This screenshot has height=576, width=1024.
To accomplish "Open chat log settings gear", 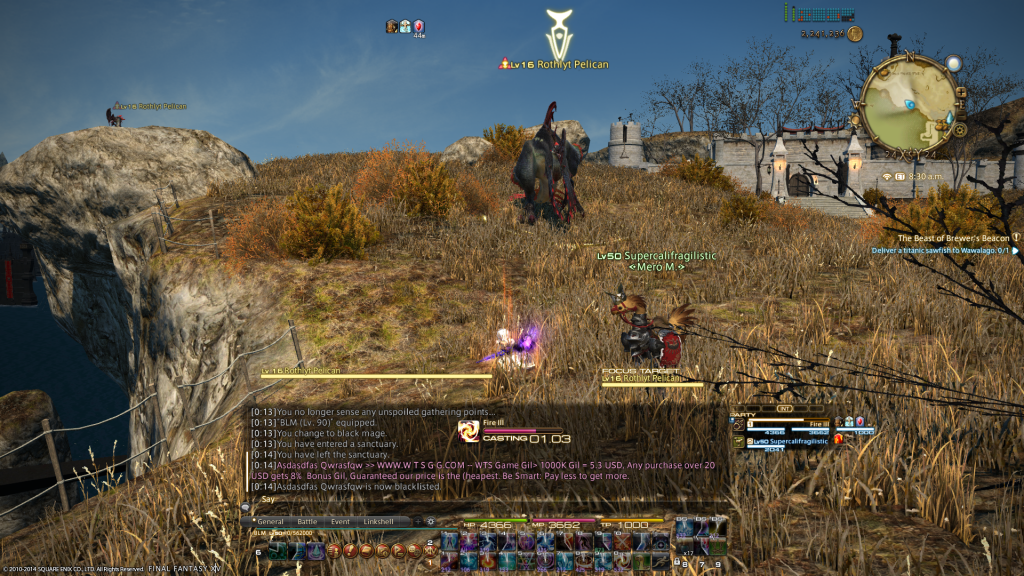I will [431, 522].
